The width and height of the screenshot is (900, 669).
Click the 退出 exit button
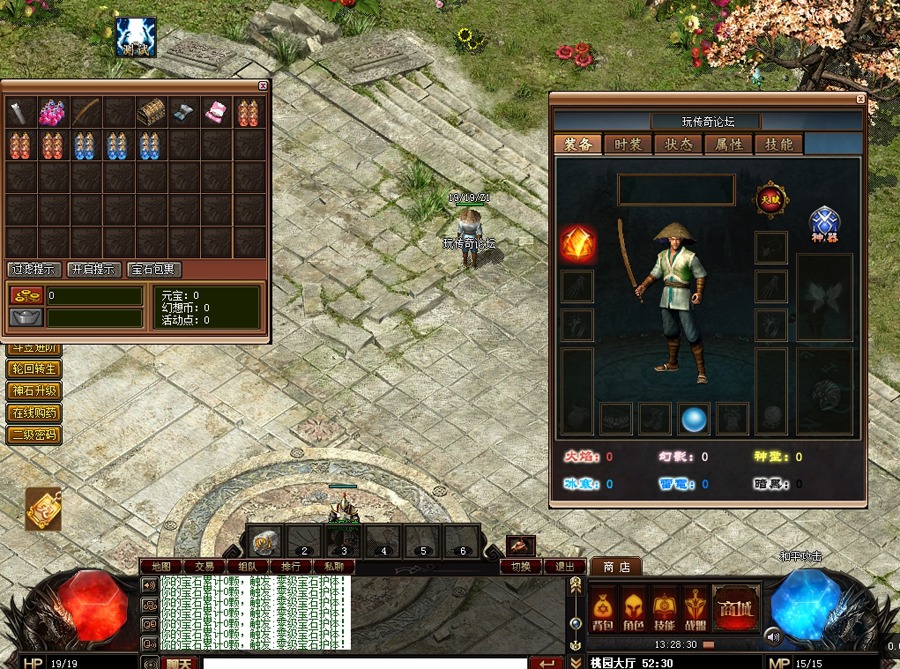tap(565, 566)
